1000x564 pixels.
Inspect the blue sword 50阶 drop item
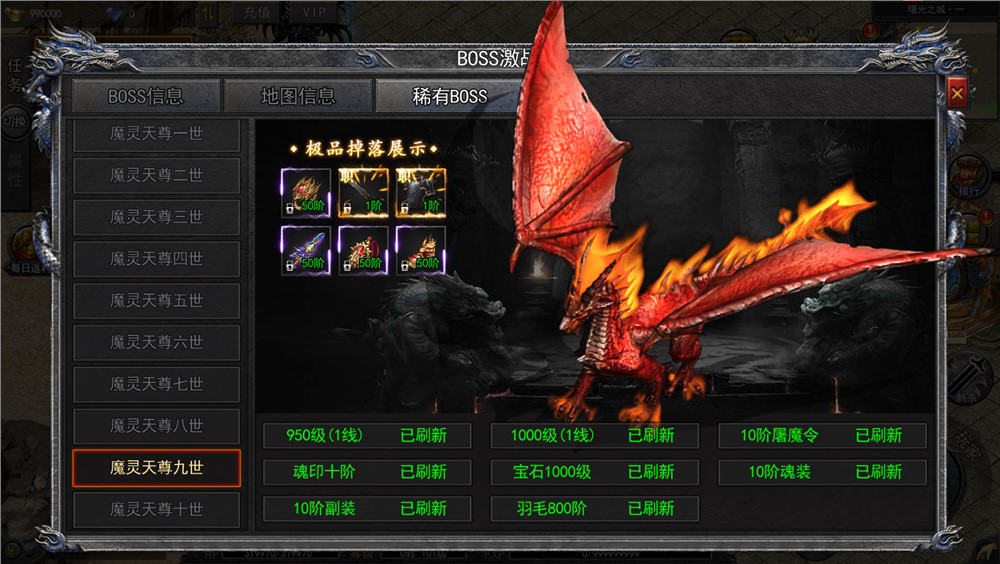pos(306,250)
